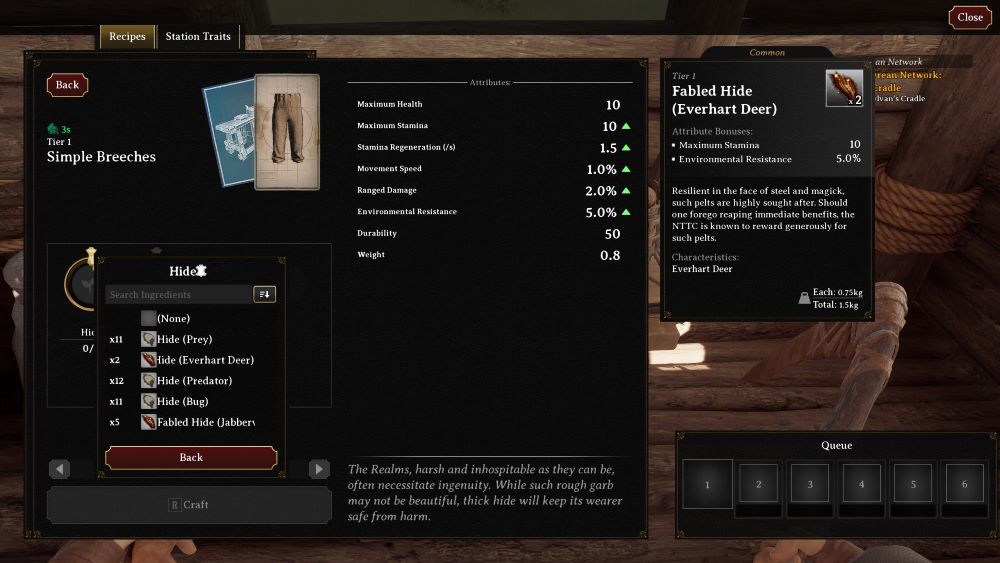Go back using the top-left Back button
Image resolution: width=1000 pixels, height=563 pixels.
pyautogui.click(x=67, y=85)
